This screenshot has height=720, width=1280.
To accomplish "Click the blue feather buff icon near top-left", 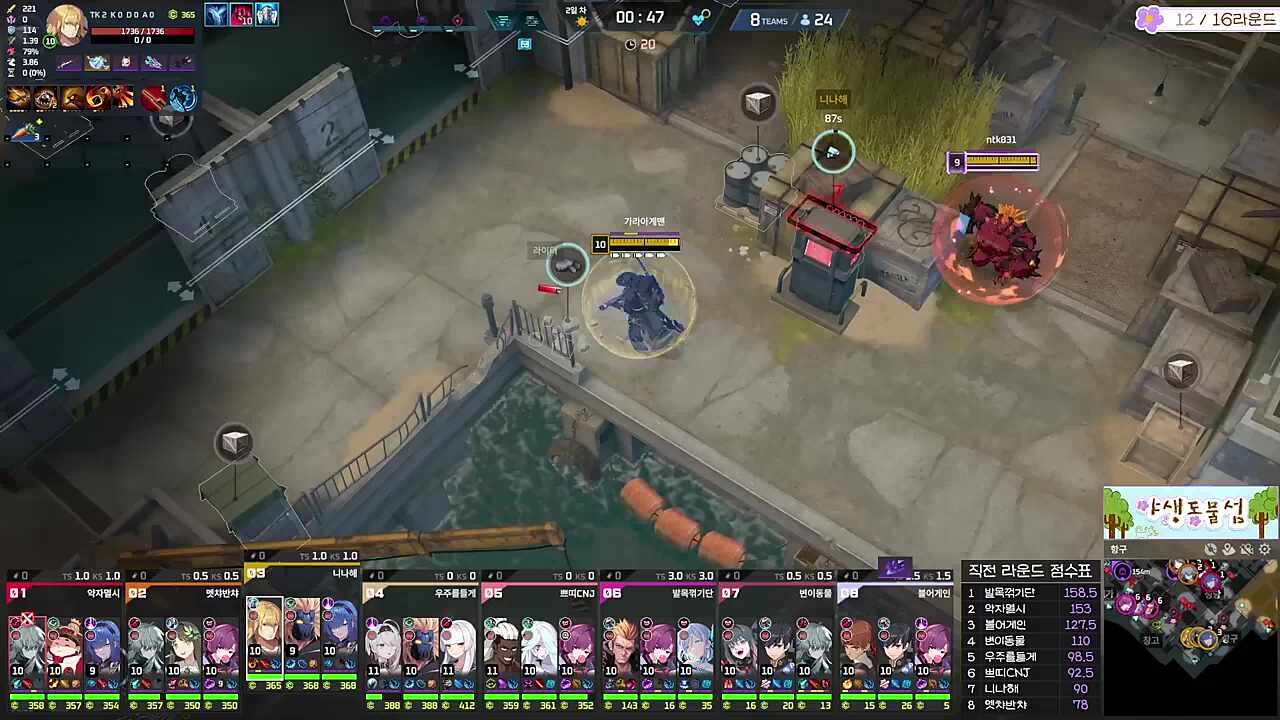I will tap(216, 14).
